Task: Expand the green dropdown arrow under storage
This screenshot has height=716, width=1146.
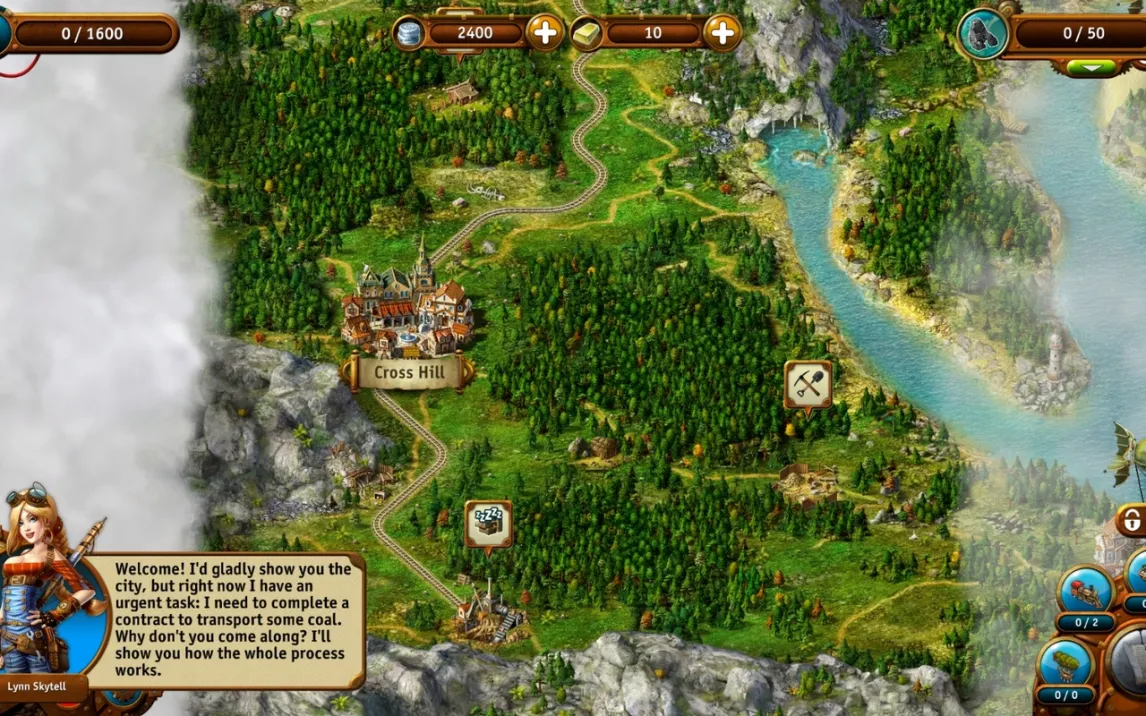Action: click(1091, 68)
